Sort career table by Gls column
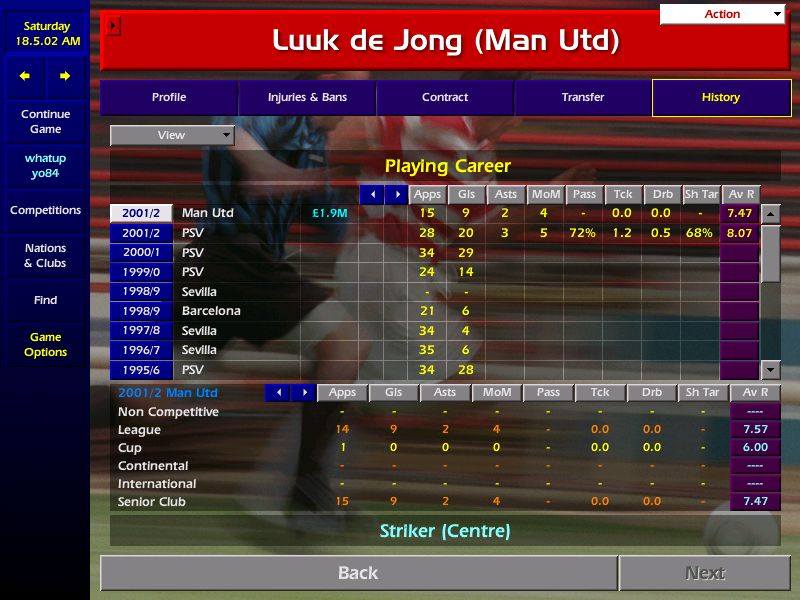 click(466, 195)
